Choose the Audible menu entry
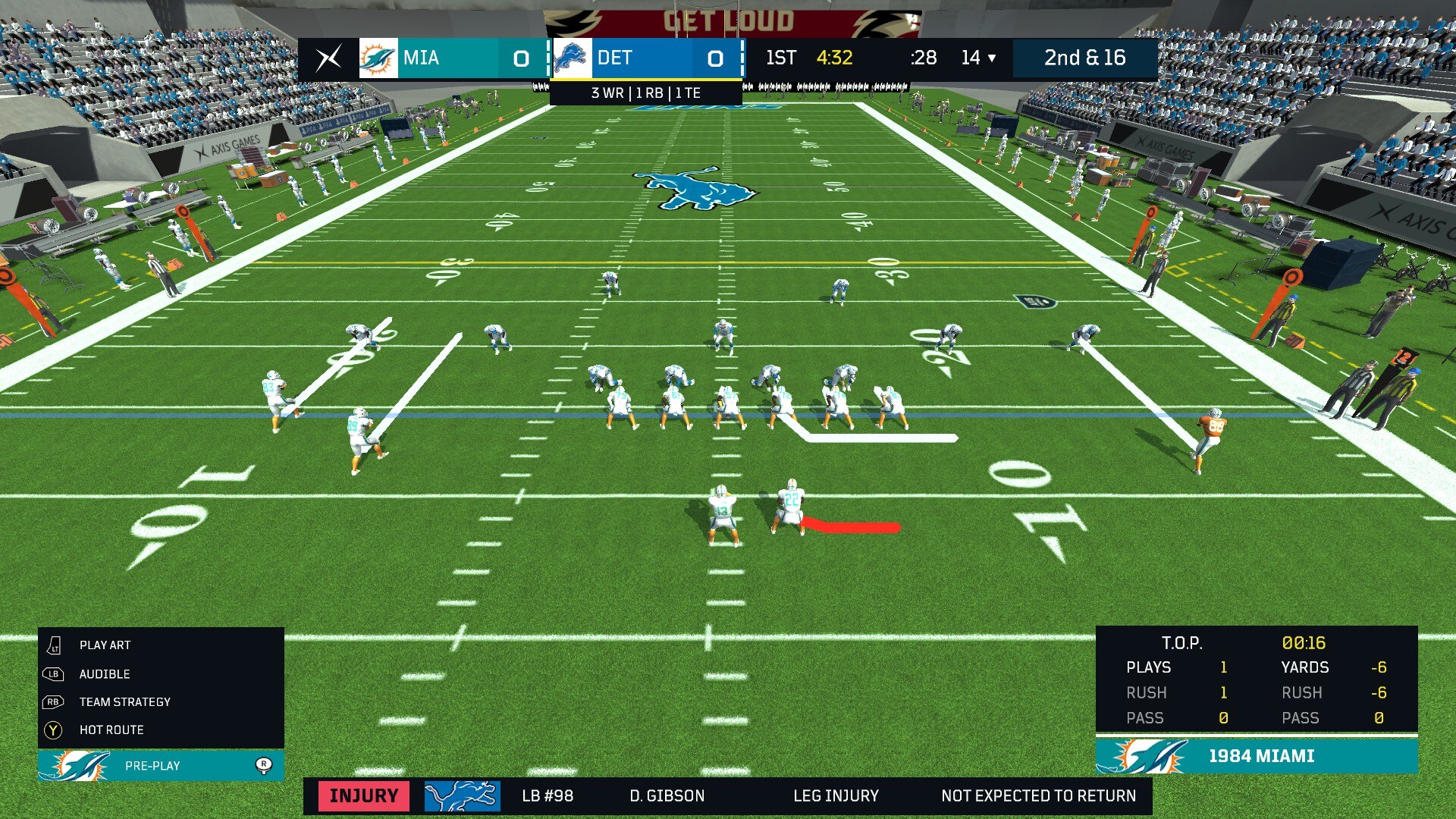Image resolution: width=1456 pixels, height=819 pixels. click(x=105, y=673)
